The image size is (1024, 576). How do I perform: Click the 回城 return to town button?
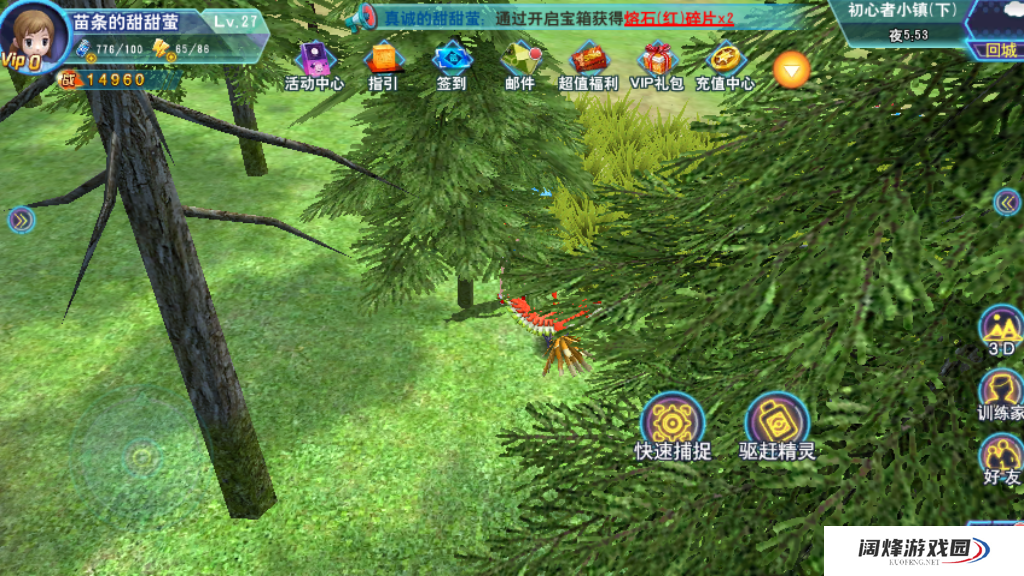click(x=999, y=50)
